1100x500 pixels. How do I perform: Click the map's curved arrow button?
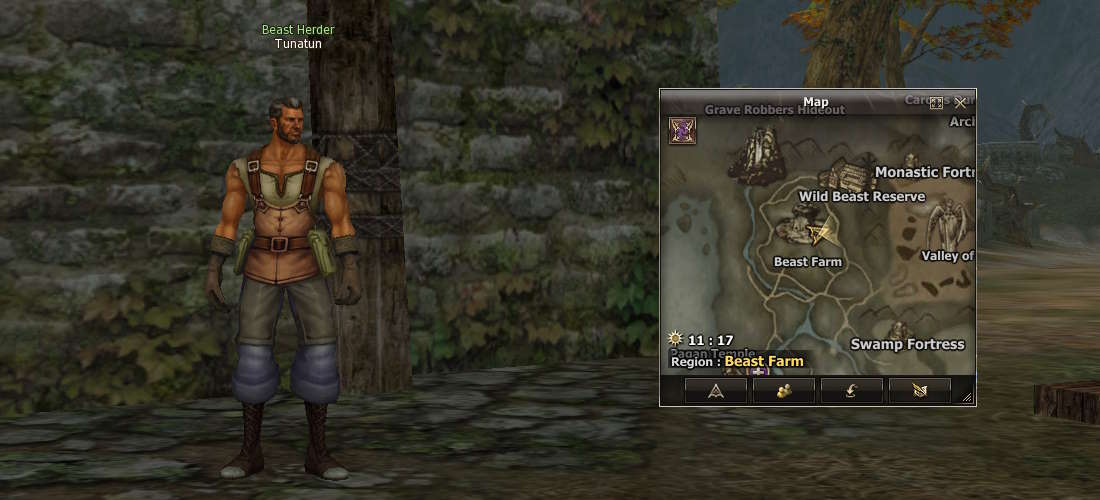[851, 391]
